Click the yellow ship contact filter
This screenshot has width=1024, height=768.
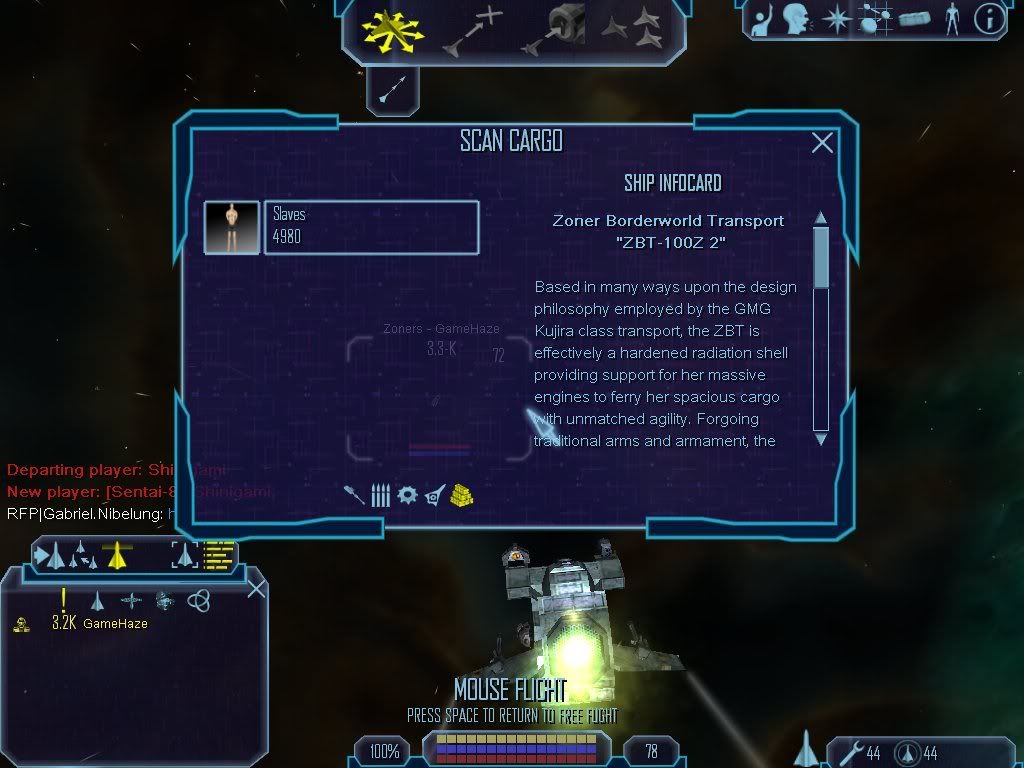(117, 554)
